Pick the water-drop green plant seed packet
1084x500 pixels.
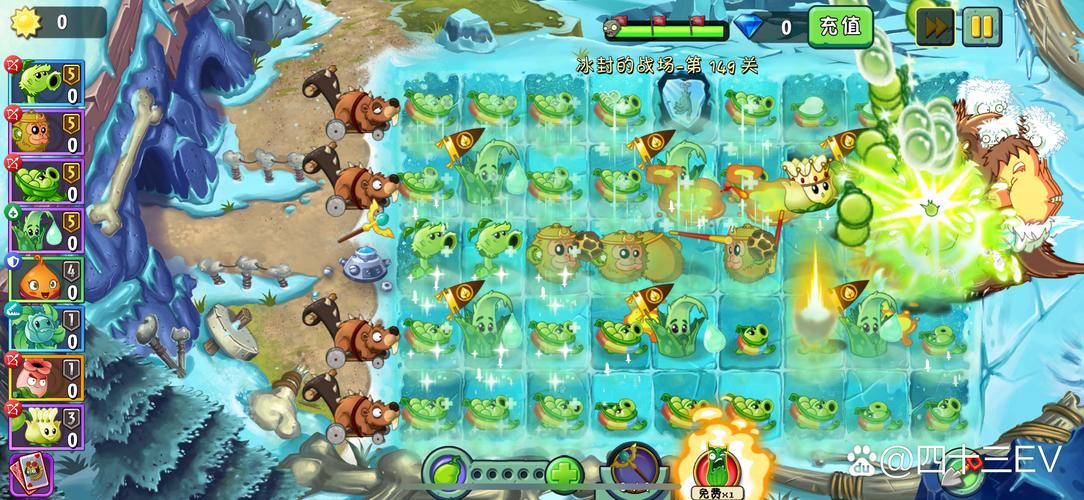point(46,229)
